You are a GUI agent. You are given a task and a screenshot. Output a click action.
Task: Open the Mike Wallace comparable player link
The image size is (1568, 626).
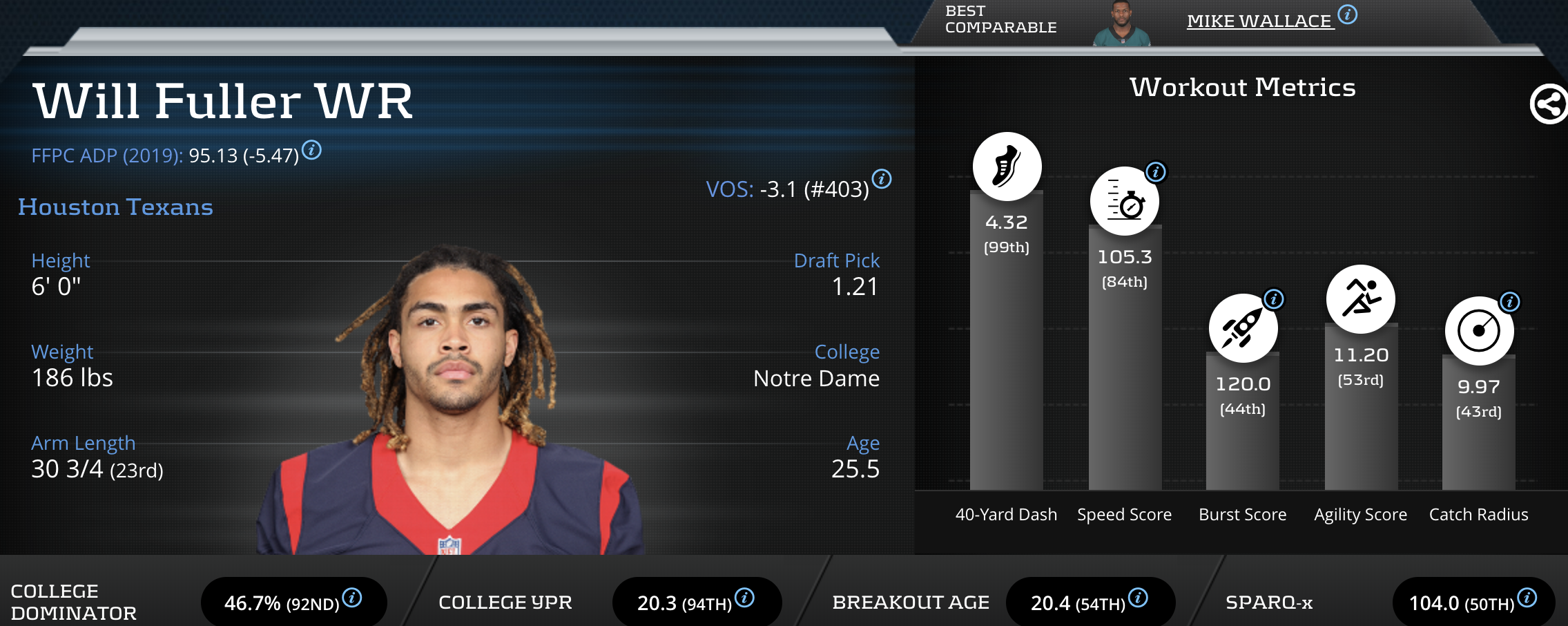point(1259,21)
